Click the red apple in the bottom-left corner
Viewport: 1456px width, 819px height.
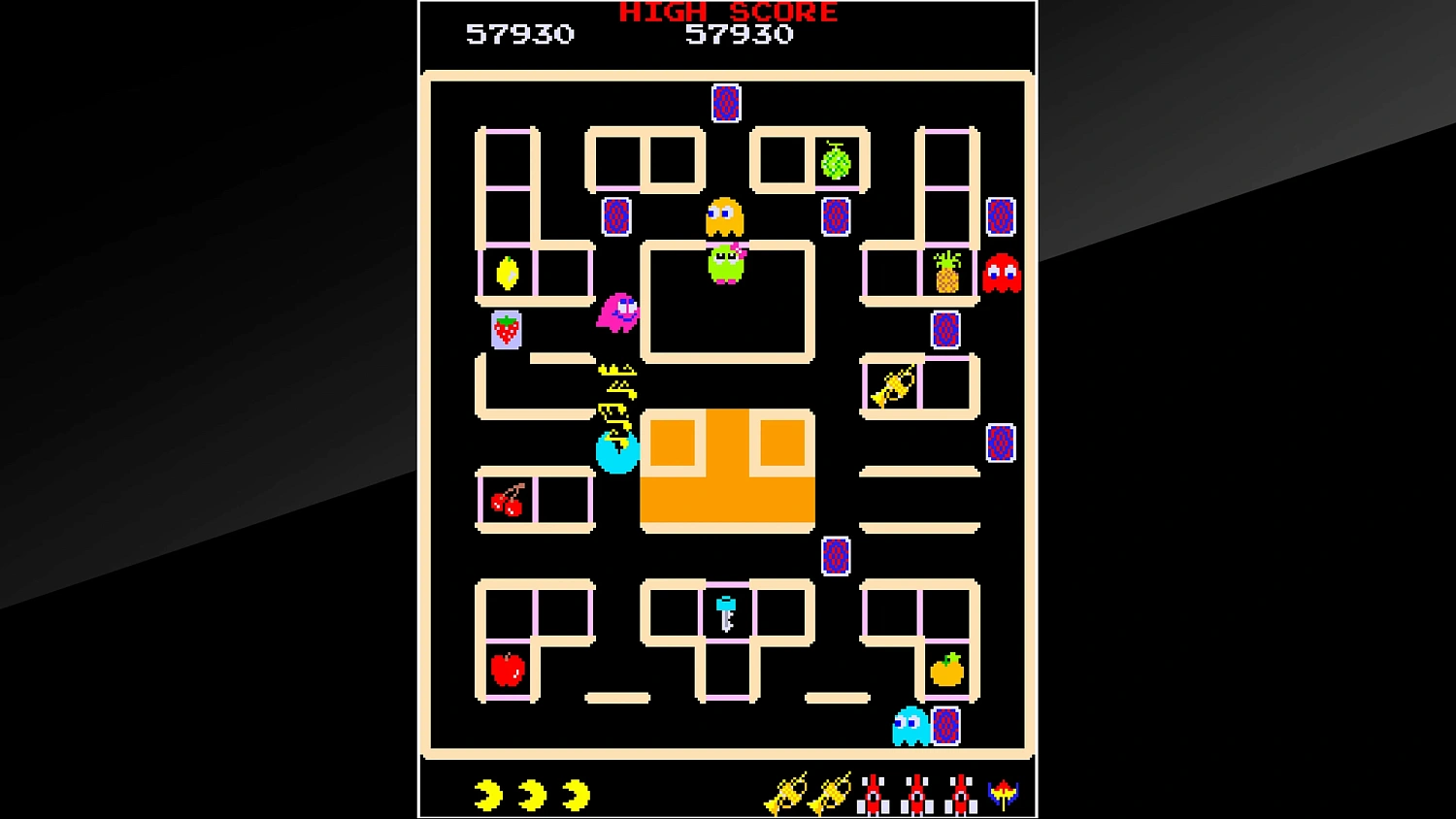click(506, 671)
